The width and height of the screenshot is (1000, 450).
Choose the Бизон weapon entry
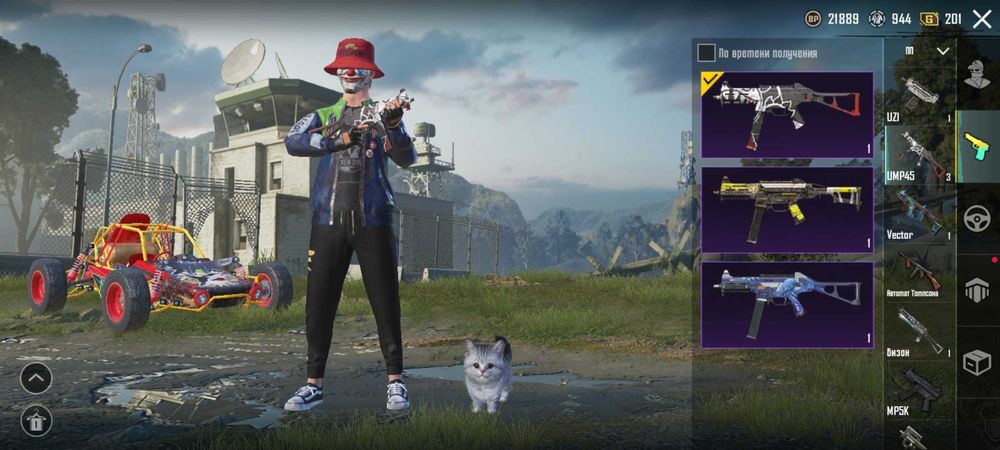(x=920, y=332)
